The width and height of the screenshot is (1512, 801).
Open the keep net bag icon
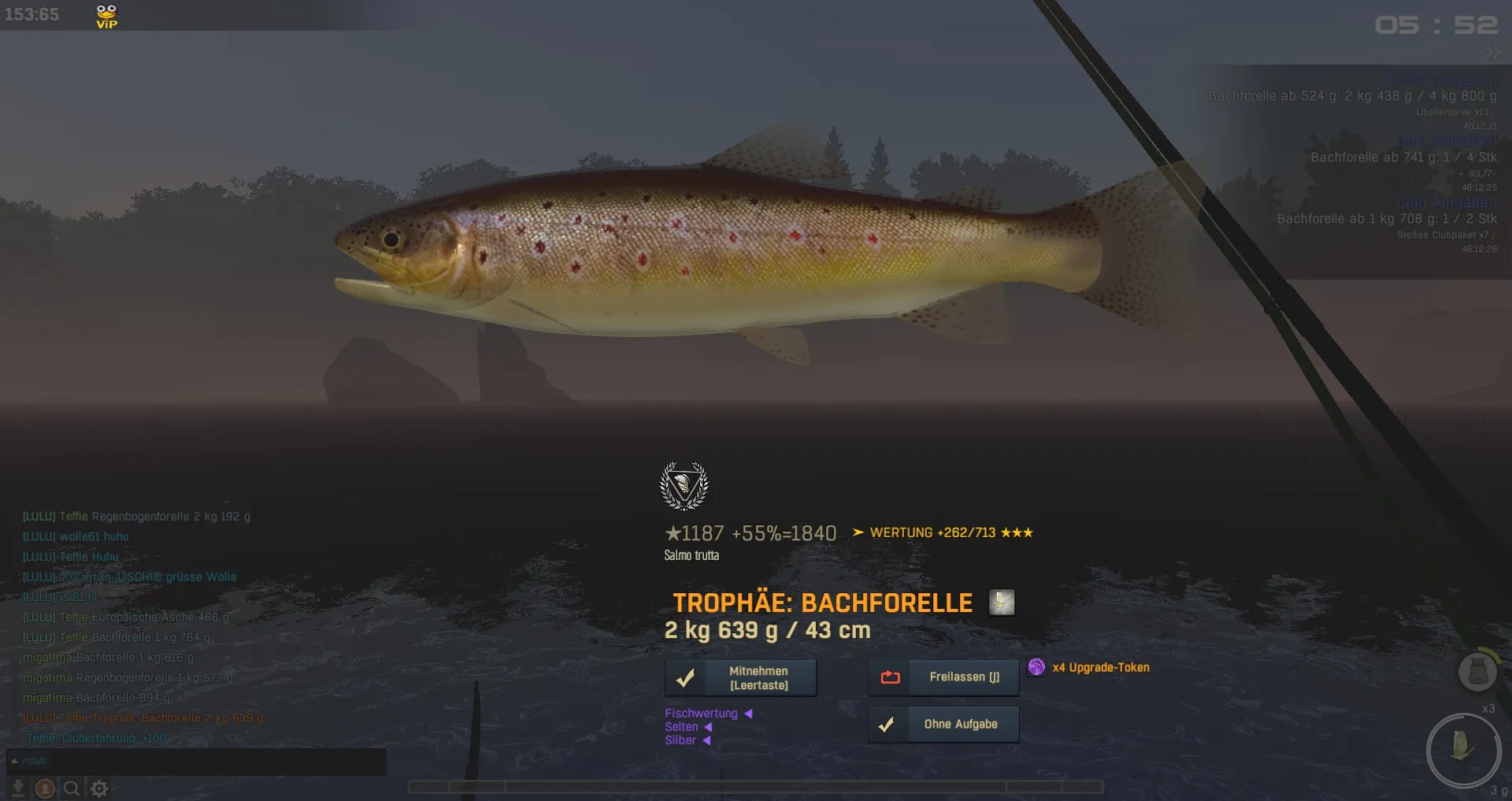point(1477,672)
